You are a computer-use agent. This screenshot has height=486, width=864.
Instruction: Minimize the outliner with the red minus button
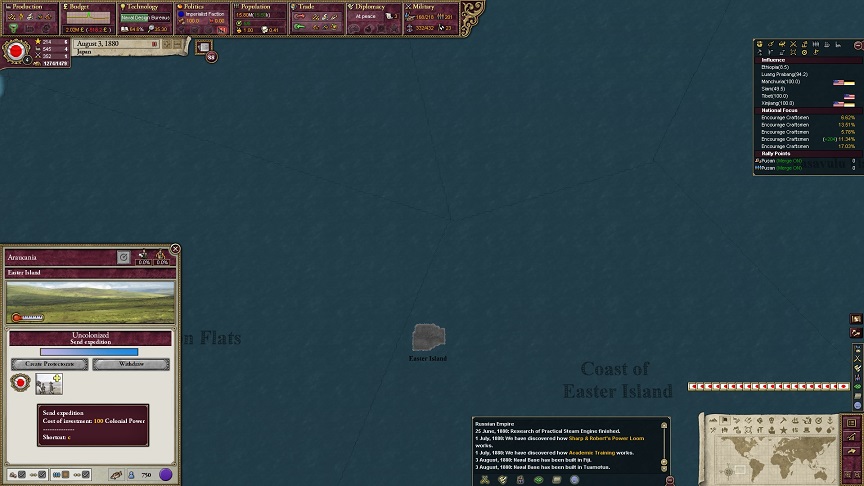[x=858, y=45]
